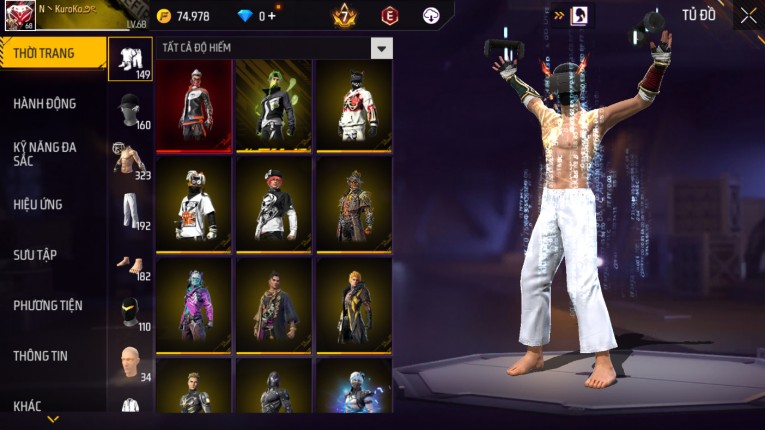The height and width of the screenshot is (430, 765).
Task: Switch to the KỸ NĂNG ĐA SẮC tab
Action: (45, 153)
